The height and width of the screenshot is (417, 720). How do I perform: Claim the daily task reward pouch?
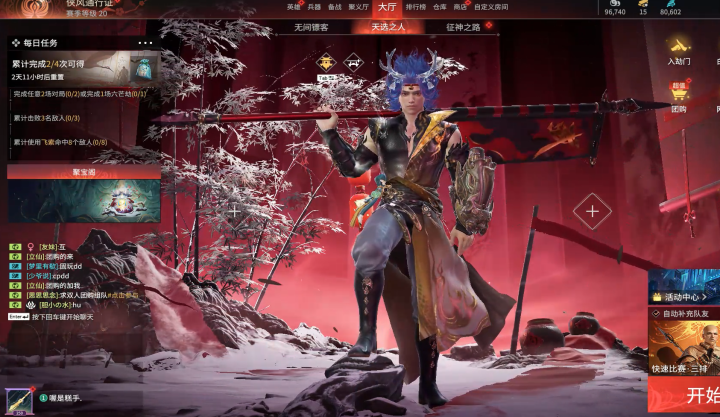(144, 68)
